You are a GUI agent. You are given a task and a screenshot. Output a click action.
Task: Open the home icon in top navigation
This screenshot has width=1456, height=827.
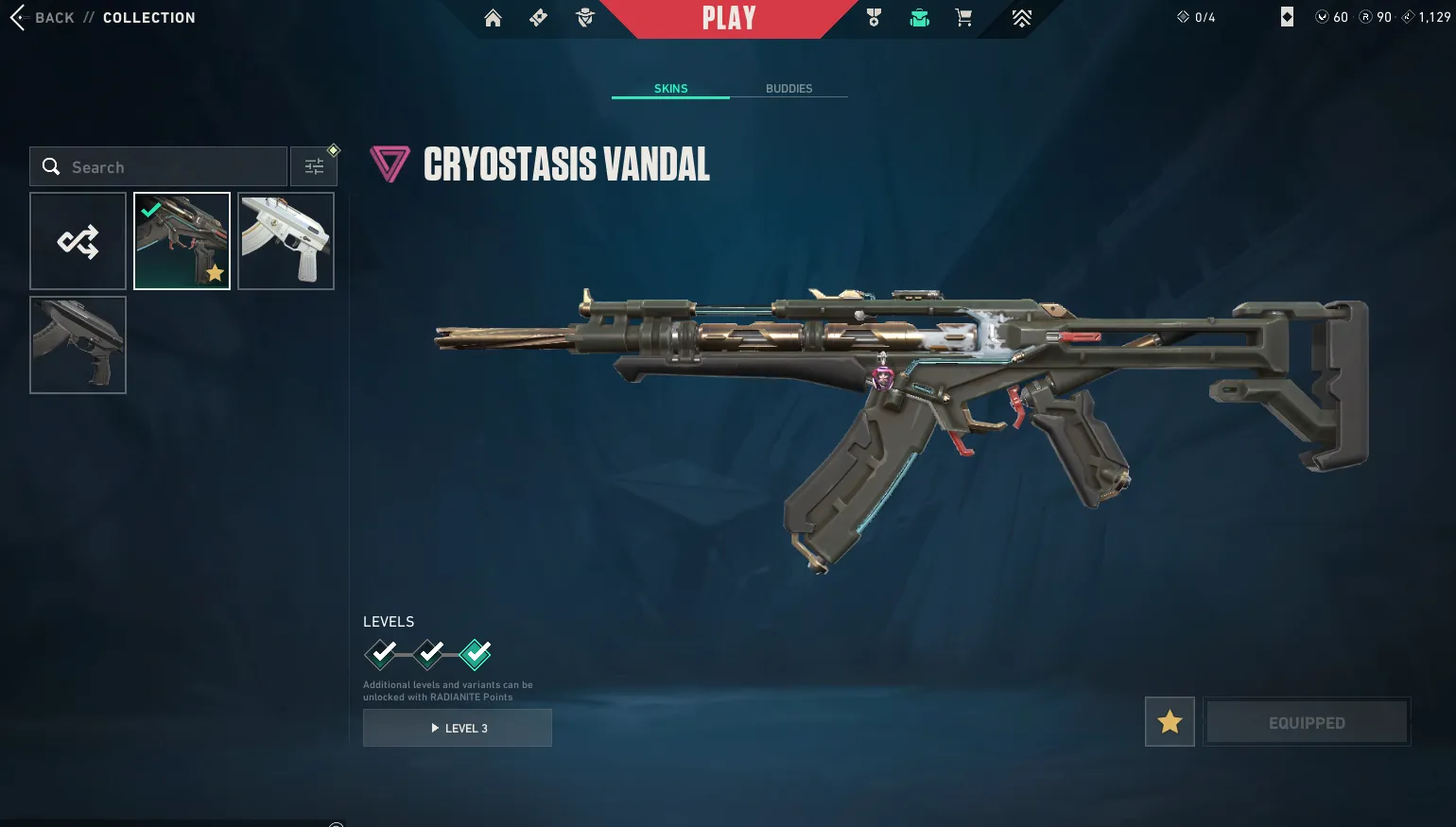click(493, 18)
